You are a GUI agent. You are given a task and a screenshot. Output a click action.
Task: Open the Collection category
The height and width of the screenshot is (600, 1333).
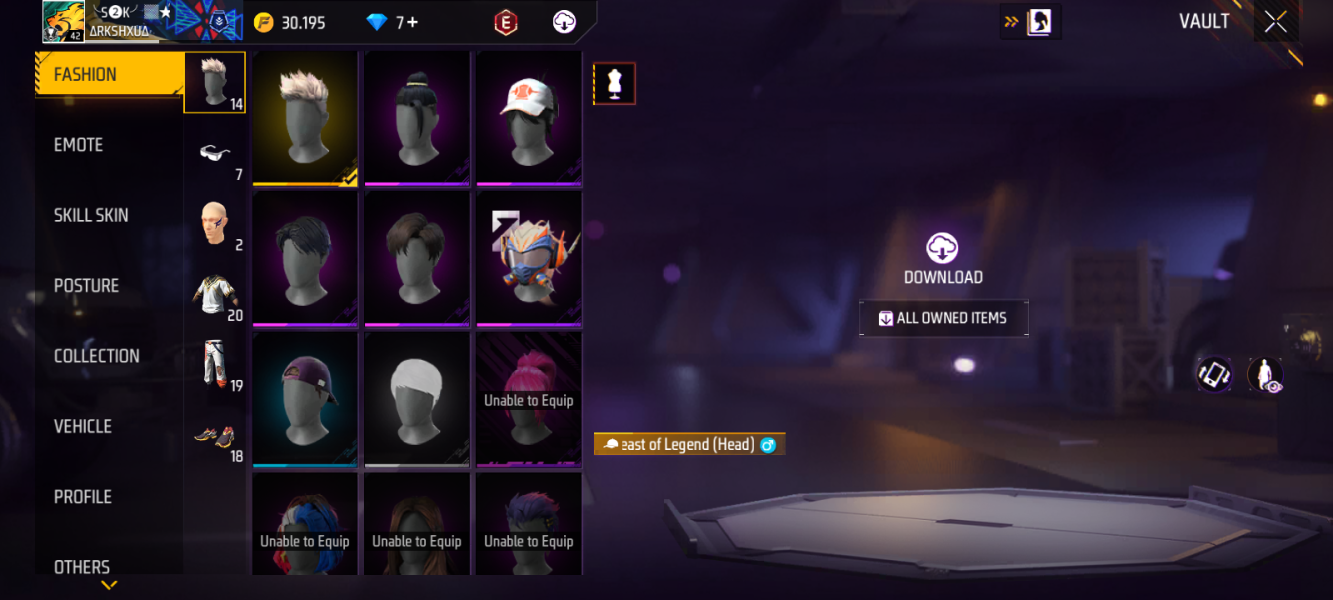click(96, 356)
